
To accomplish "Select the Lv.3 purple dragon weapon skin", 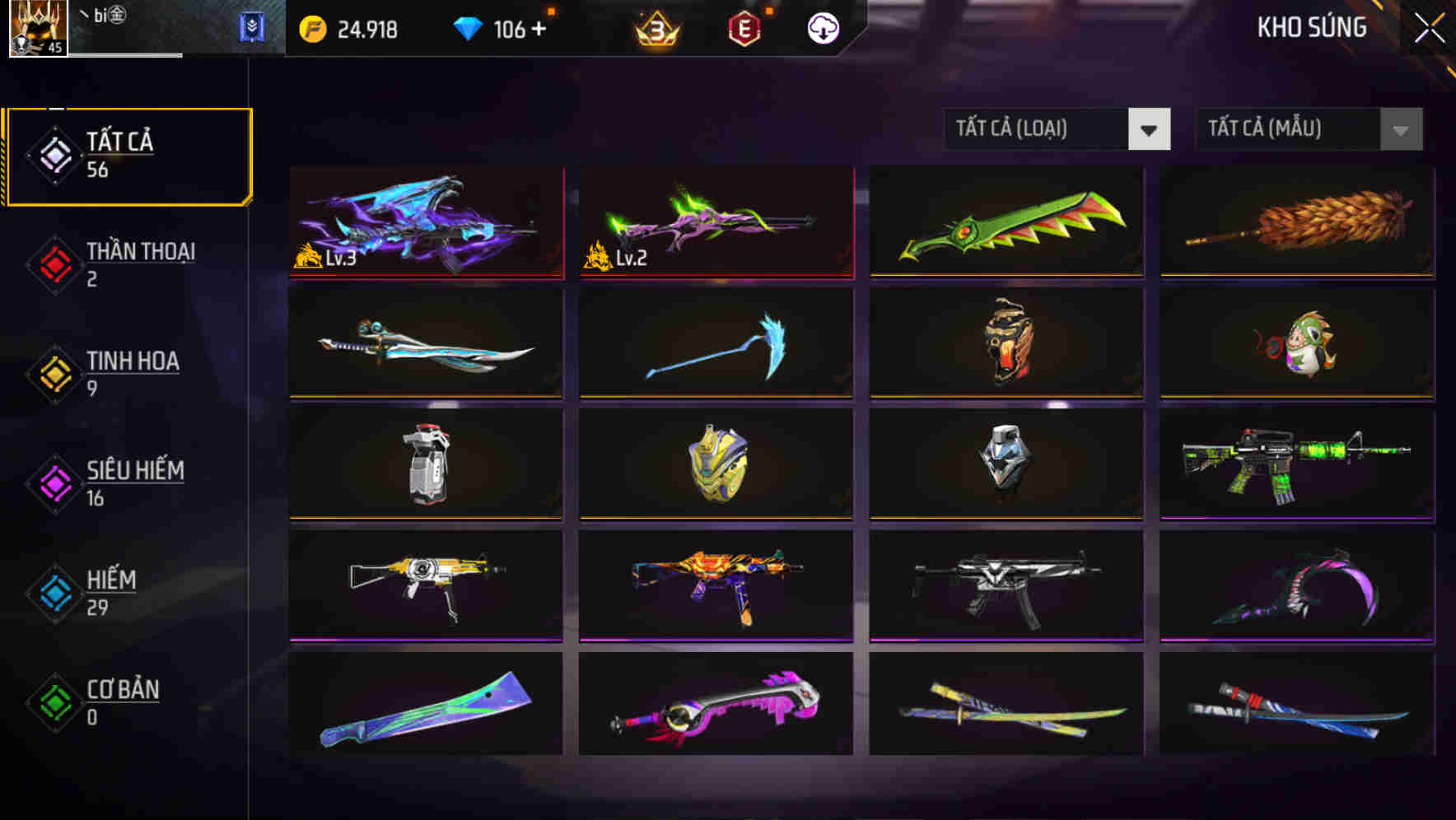I will (x=425, y=222).
